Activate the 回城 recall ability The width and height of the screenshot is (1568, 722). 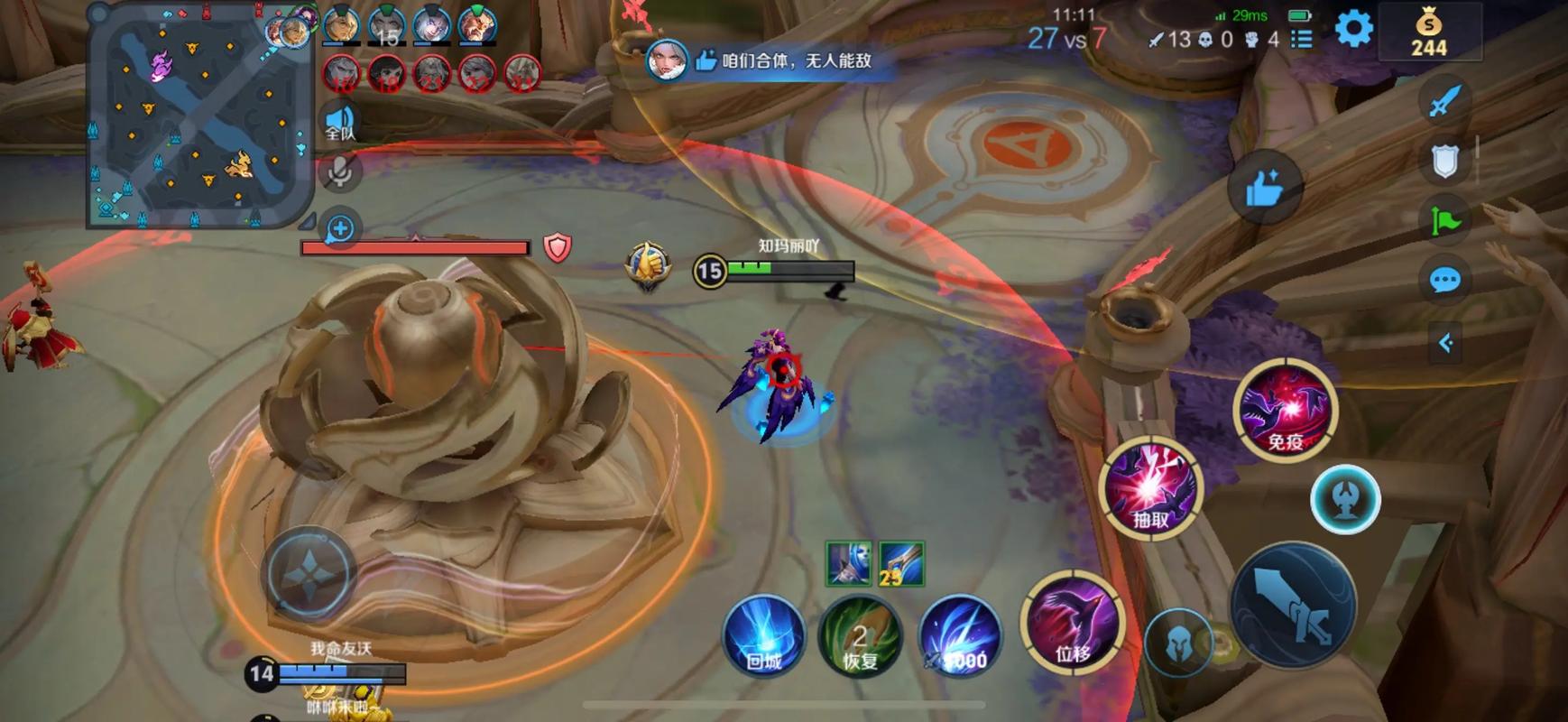764,635
